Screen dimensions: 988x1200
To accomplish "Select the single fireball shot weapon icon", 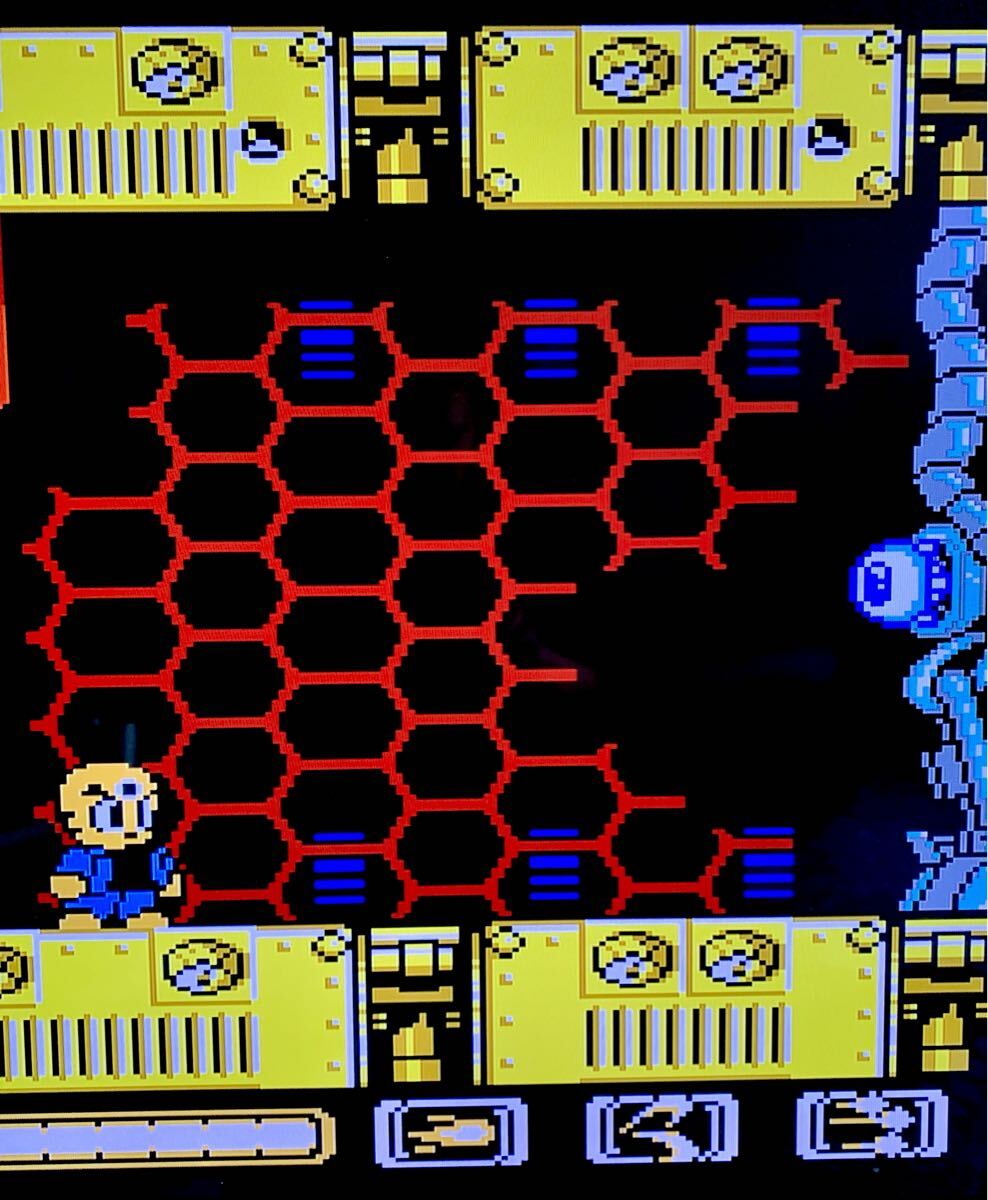I will coord(449,1132).
